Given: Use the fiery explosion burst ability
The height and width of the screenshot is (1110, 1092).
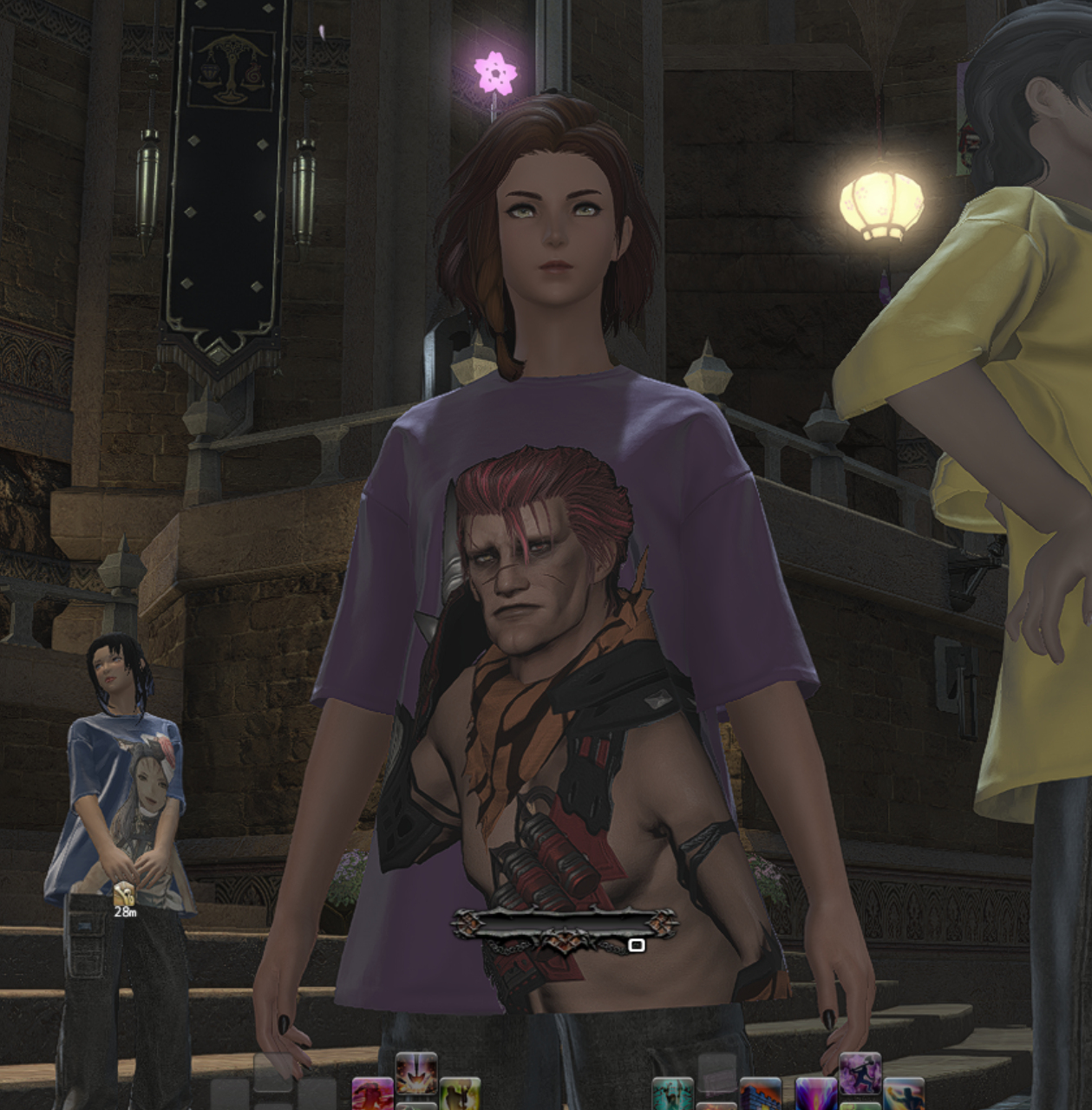Looking at the screenshot, I should 416,1074.
